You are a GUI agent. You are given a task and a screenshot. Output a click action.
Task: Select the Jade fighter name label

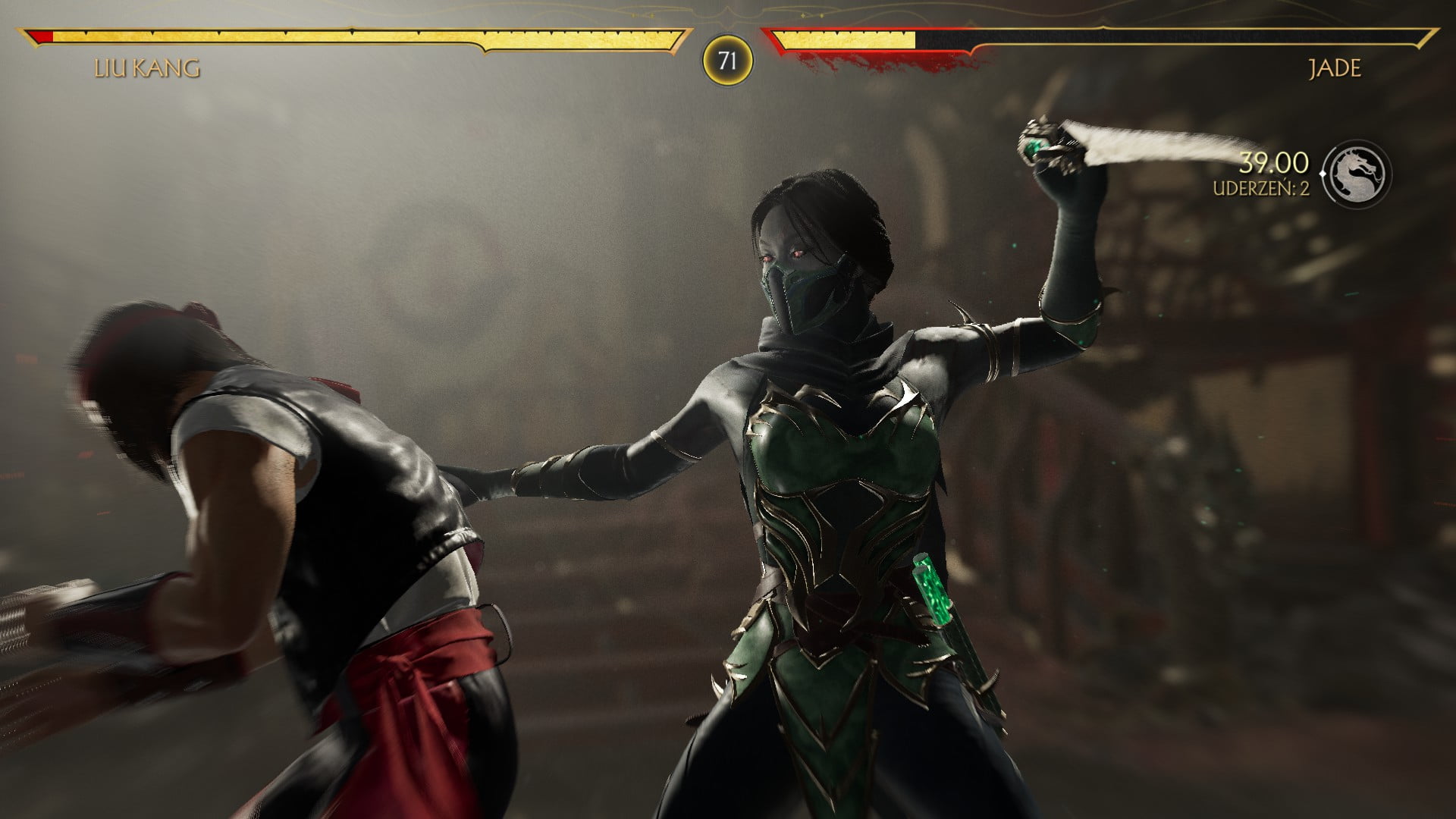[x=1335, y=69]
